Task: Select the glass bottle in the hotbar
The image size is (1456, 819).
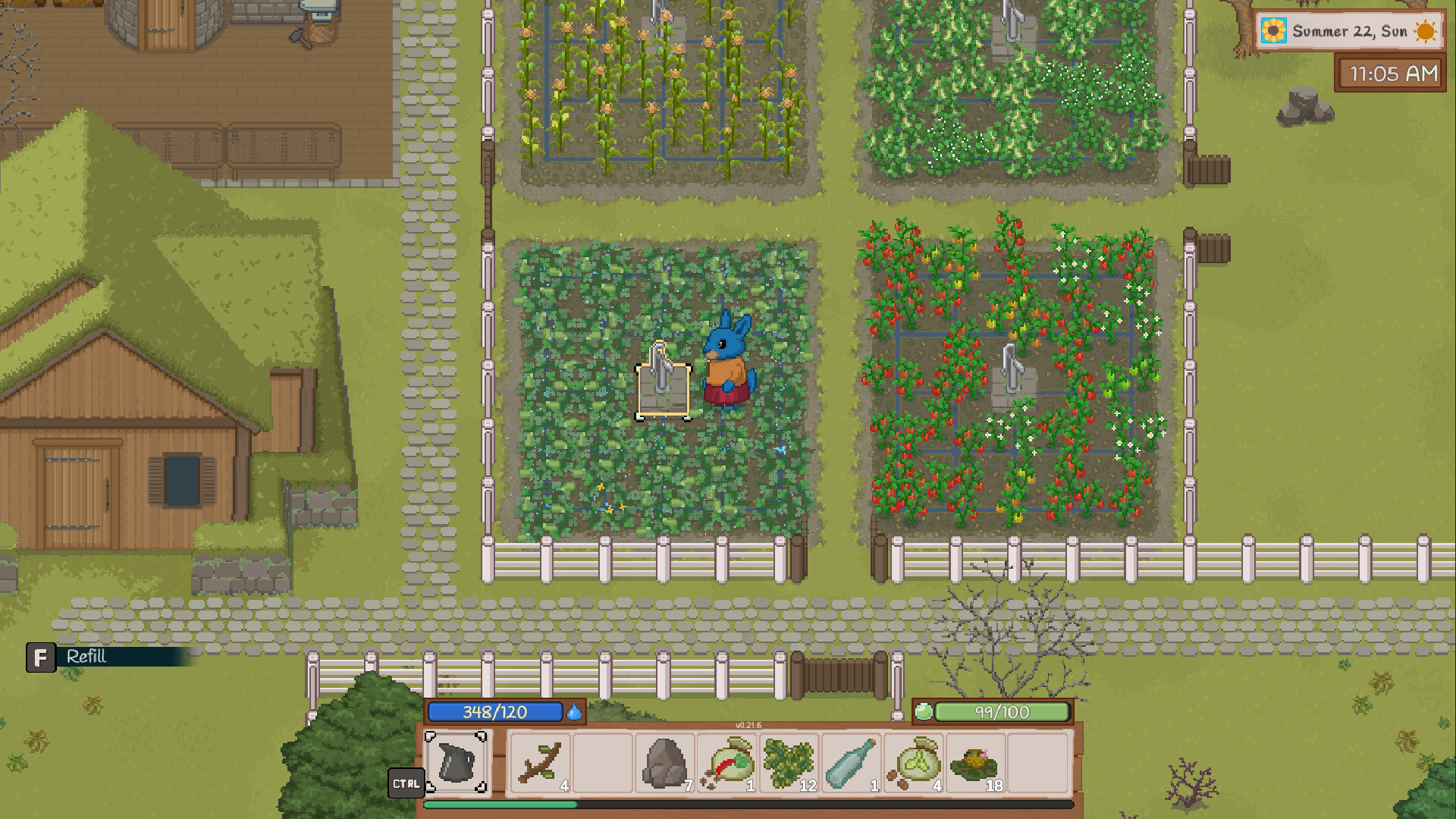Action: [x=851, y=762]
